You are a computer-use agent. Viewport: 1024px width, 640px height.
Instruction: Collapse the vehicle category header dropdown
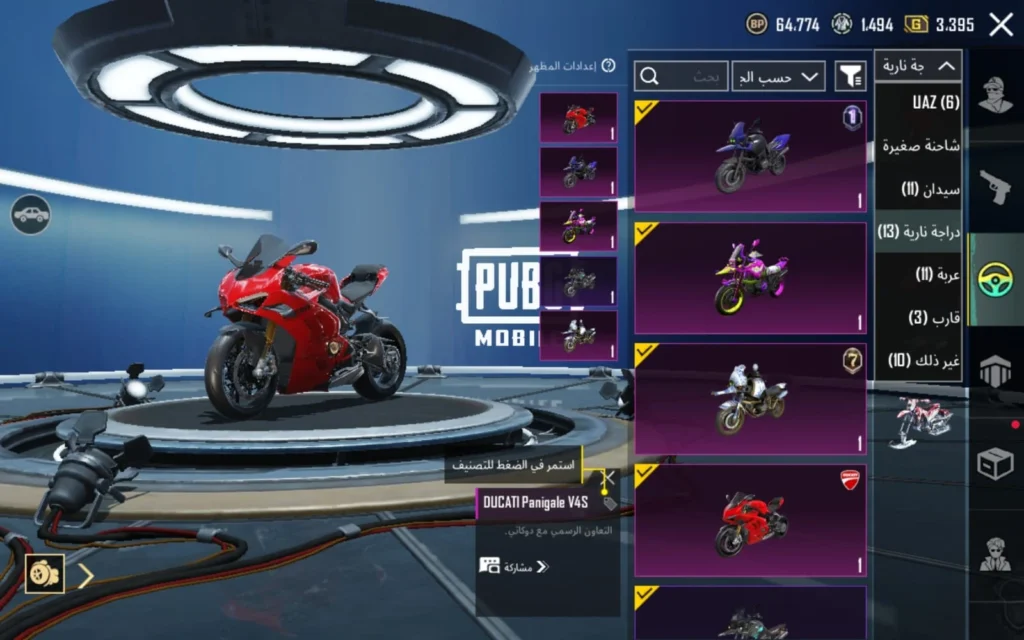(918, 67)
